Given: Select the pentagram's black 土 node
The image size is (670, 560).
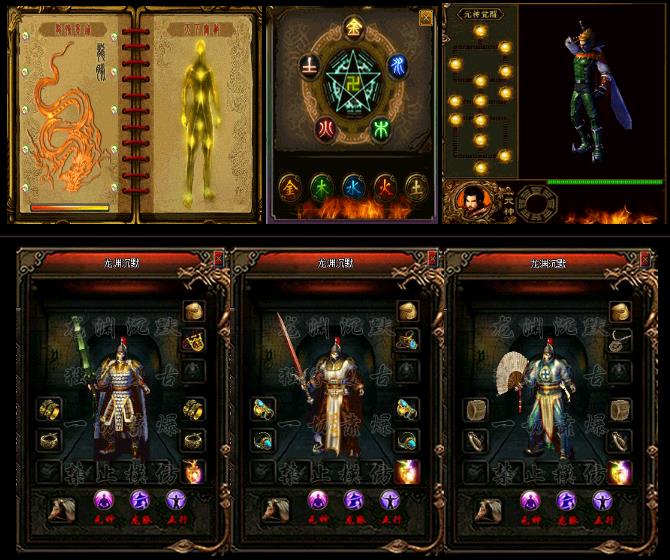Looking at the screenshot, I should pyautogui.click(x=309, y=67).
